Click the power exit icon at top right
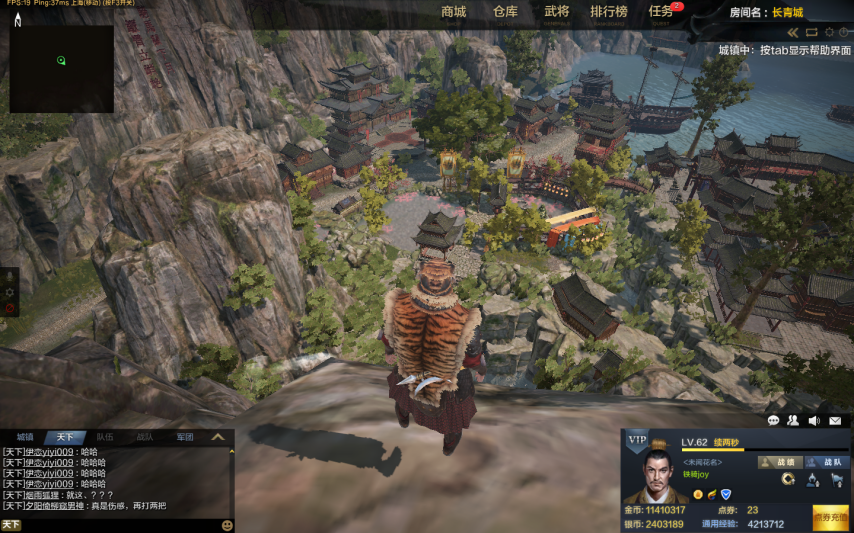Image resolution: width=854 pixels, height=533 pixels. point(845,33)
